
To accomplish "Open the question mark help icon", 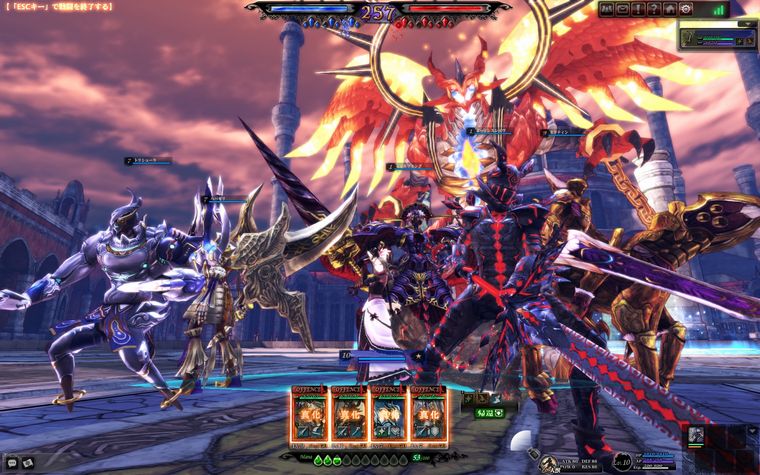I will (x=654, y=9).
